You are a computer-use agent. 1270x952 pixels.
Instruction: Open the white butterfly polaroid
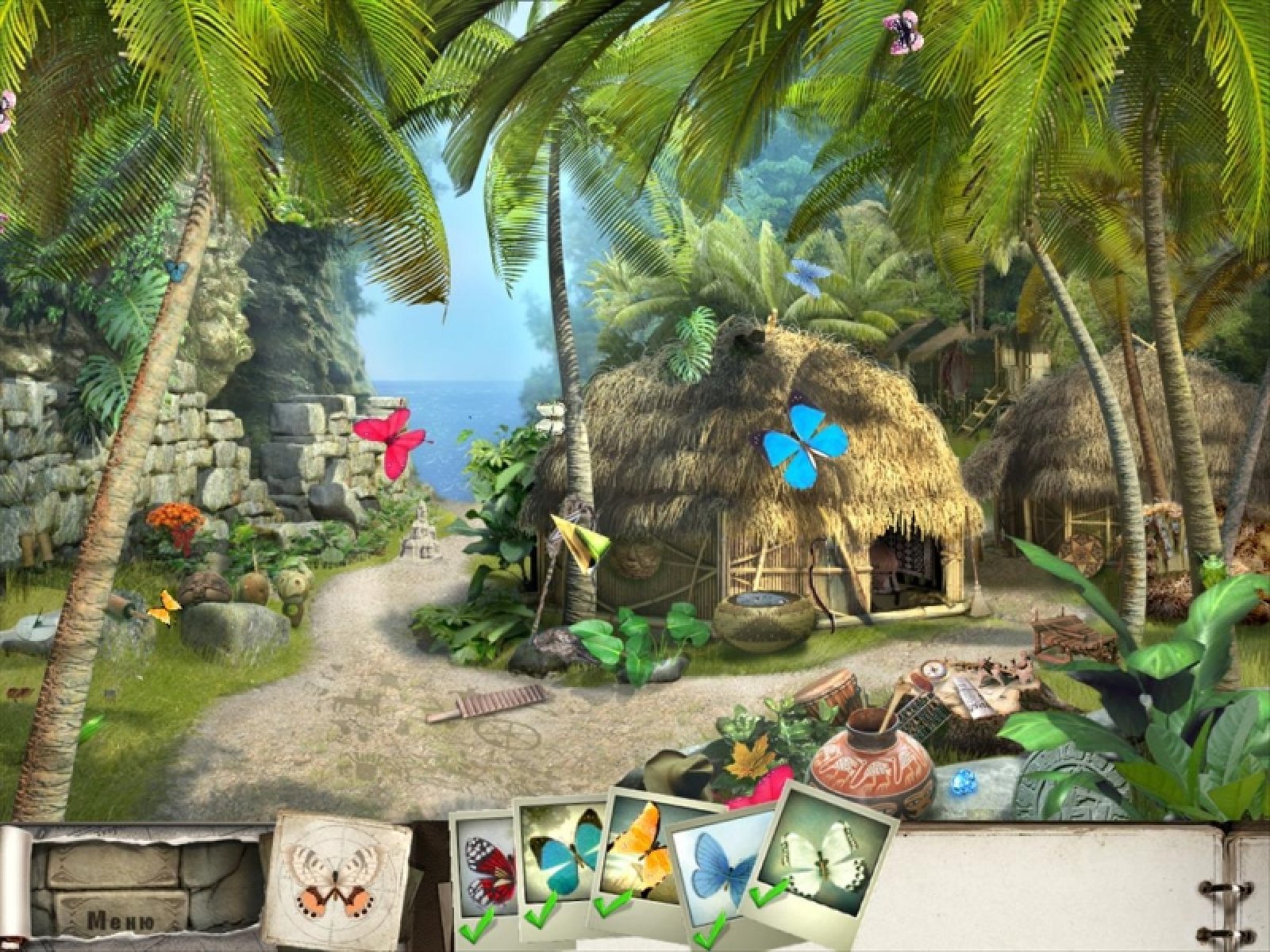(829, 853)
